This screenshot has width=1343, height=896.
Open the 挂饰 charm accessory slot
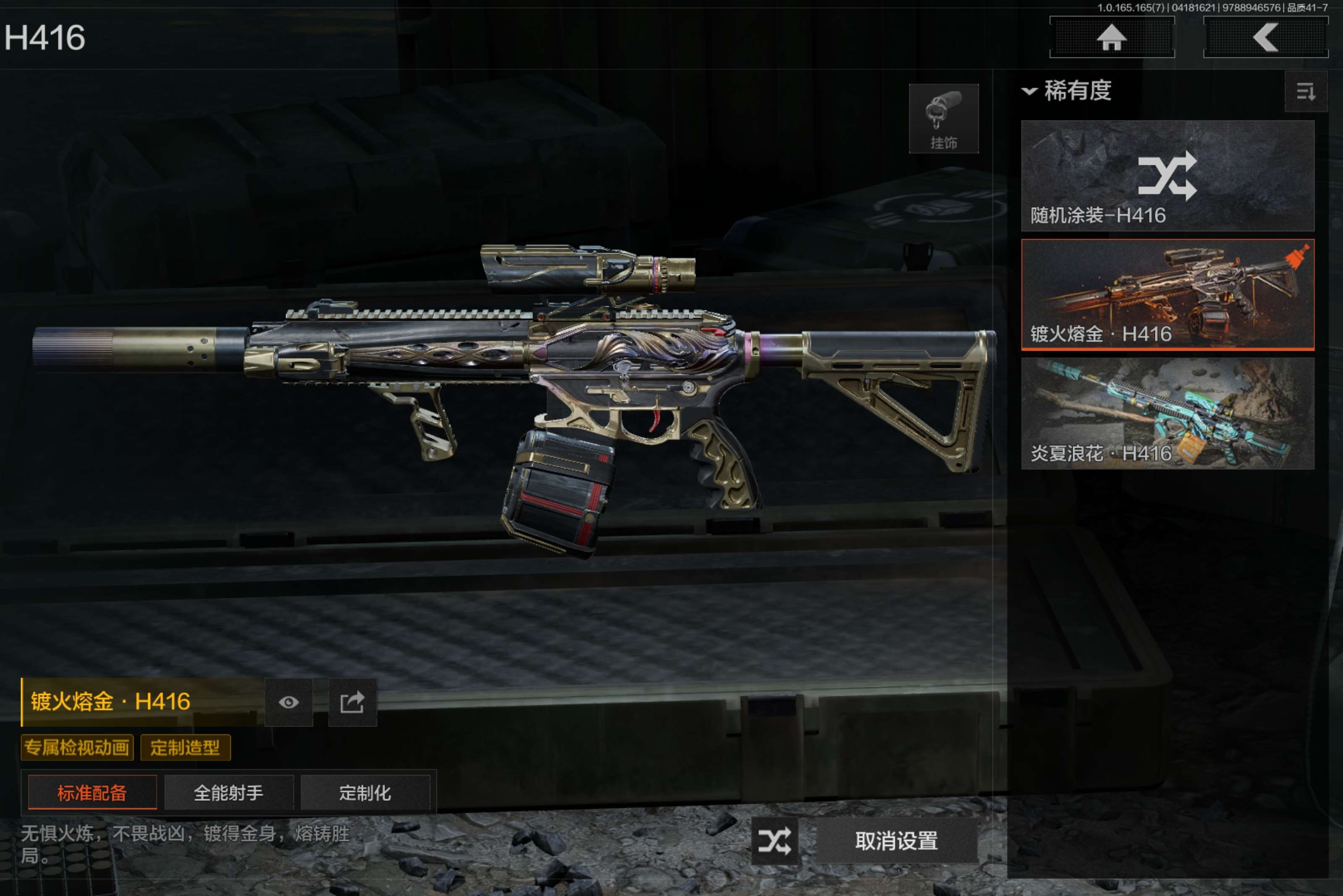943,119
